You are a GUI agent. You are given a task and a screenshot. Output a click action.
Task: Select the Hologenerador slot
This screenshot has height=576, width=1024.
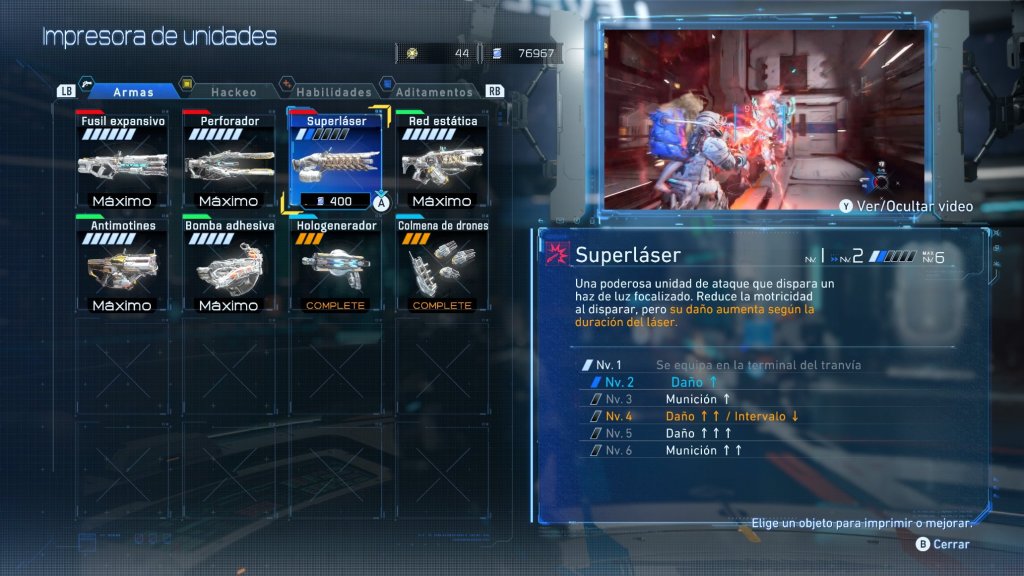tap(335, 267)
